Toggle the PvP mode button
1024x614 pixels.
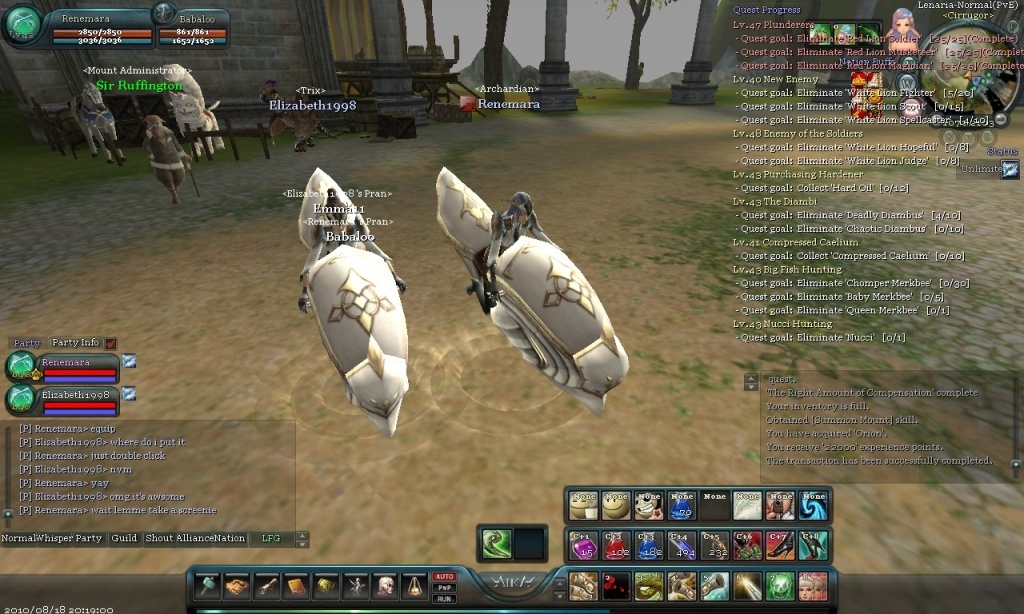click(x=444, y=588)
